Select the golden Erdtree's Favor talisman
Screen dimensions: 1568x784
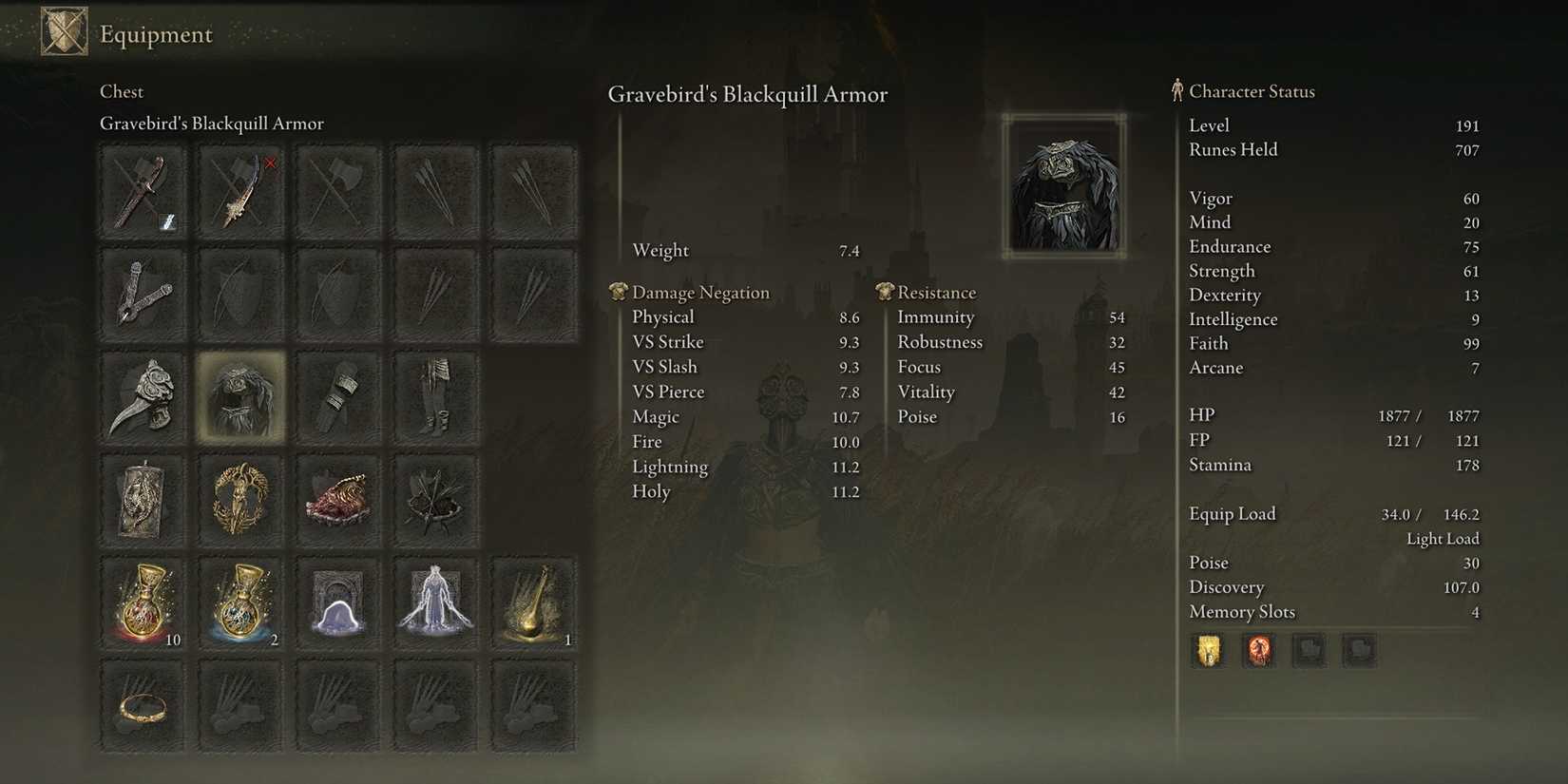tap(239, 499)
